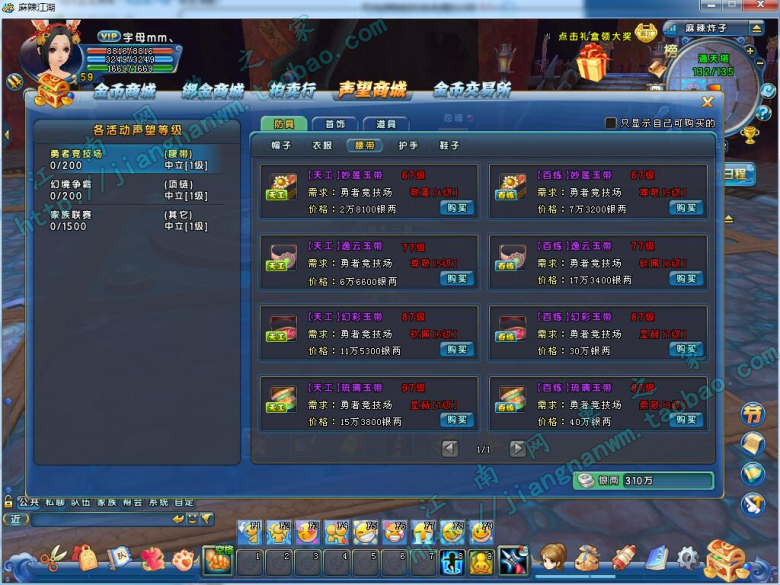Open the gear settings icon
Screen dimensions: 780x585
pyautogui.click(x=687, y=557)
